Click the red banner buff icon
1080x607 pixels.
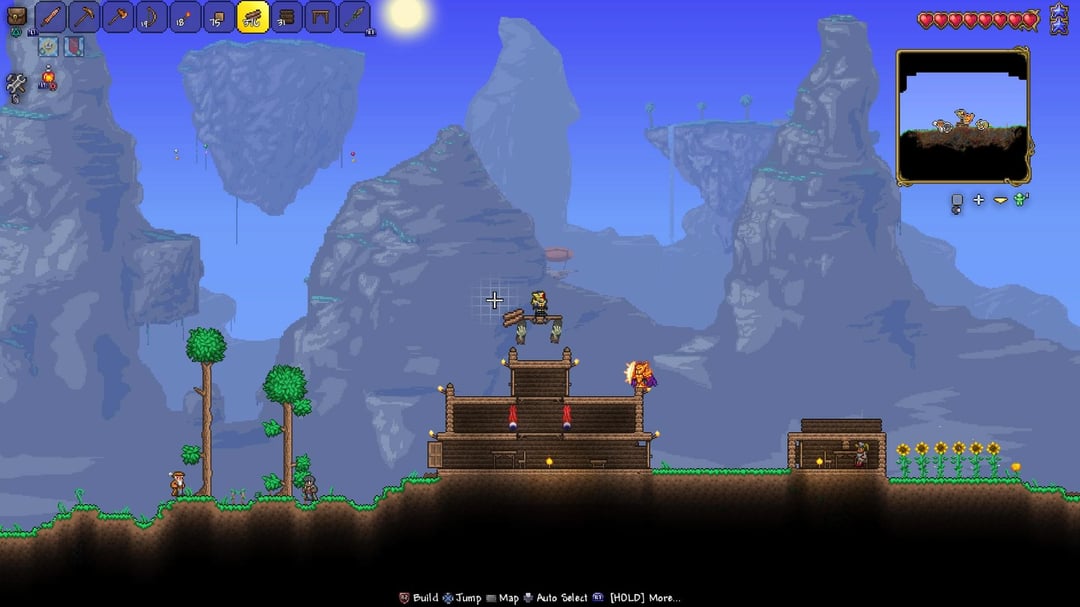(74, 46)
